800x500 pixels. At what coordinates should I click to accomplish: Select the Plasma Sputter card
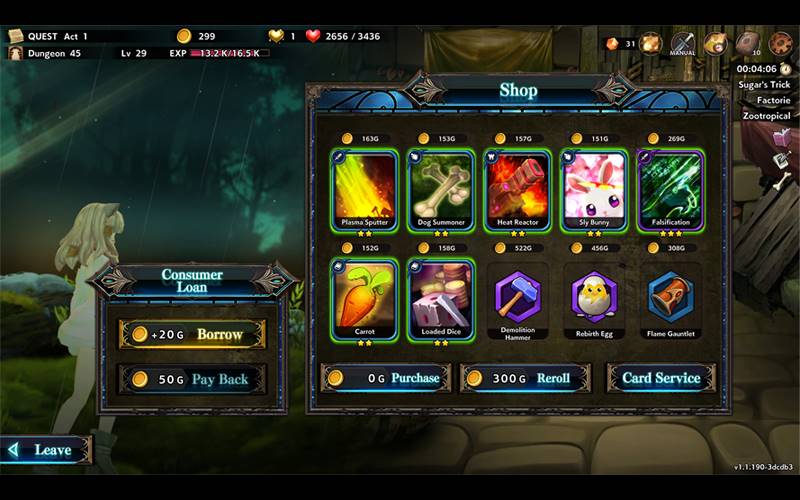(363, 190)
